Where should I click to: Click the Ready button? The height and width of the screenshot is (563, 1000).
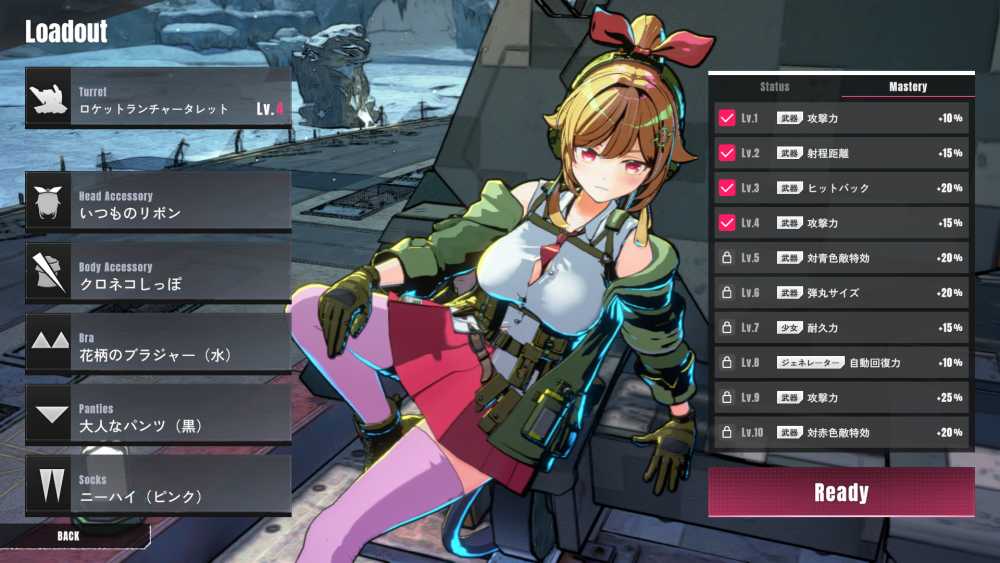pos(841,492)
